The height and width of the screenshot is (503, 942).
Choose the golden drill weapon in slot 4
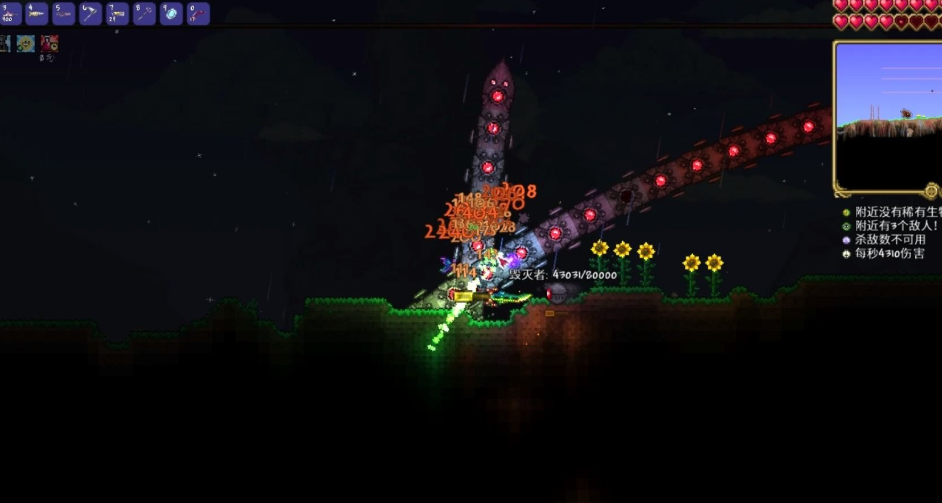tap(37, 14)
